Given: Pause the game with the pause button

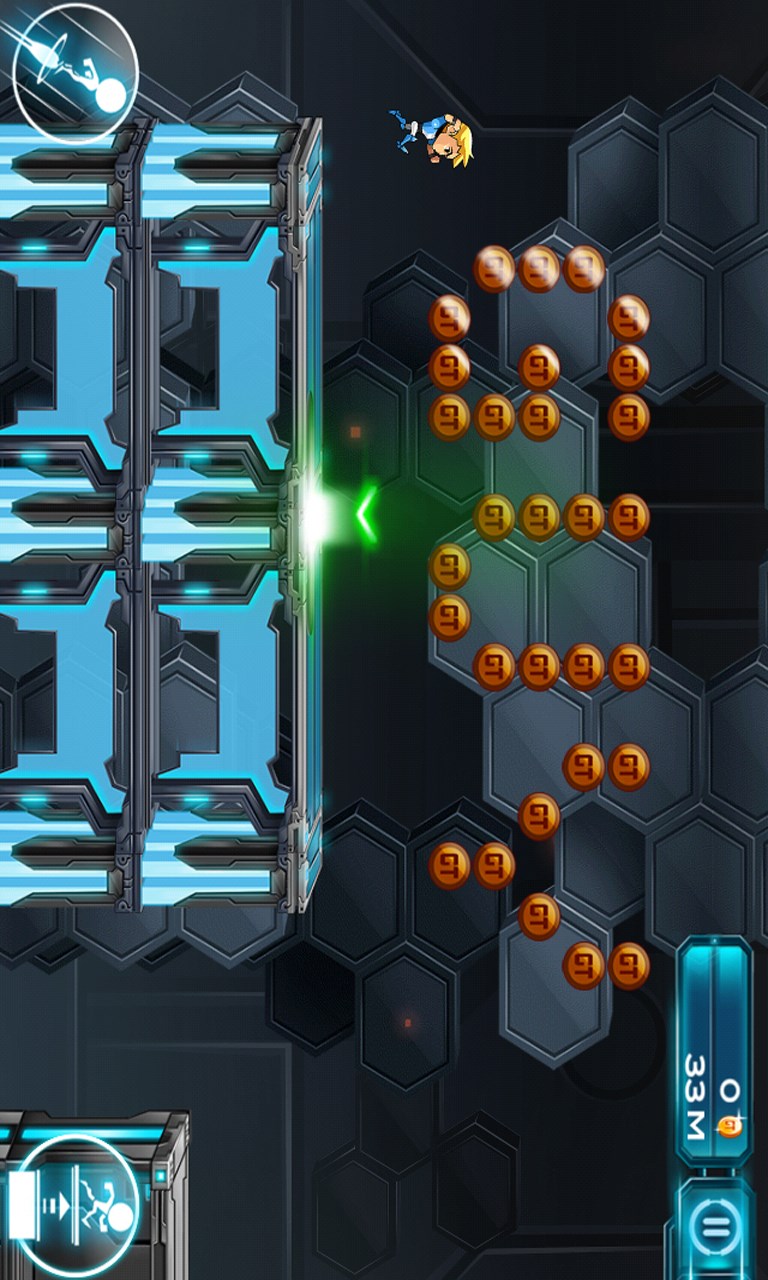Looking at the screenshot, I should (x=714, y=1226).
